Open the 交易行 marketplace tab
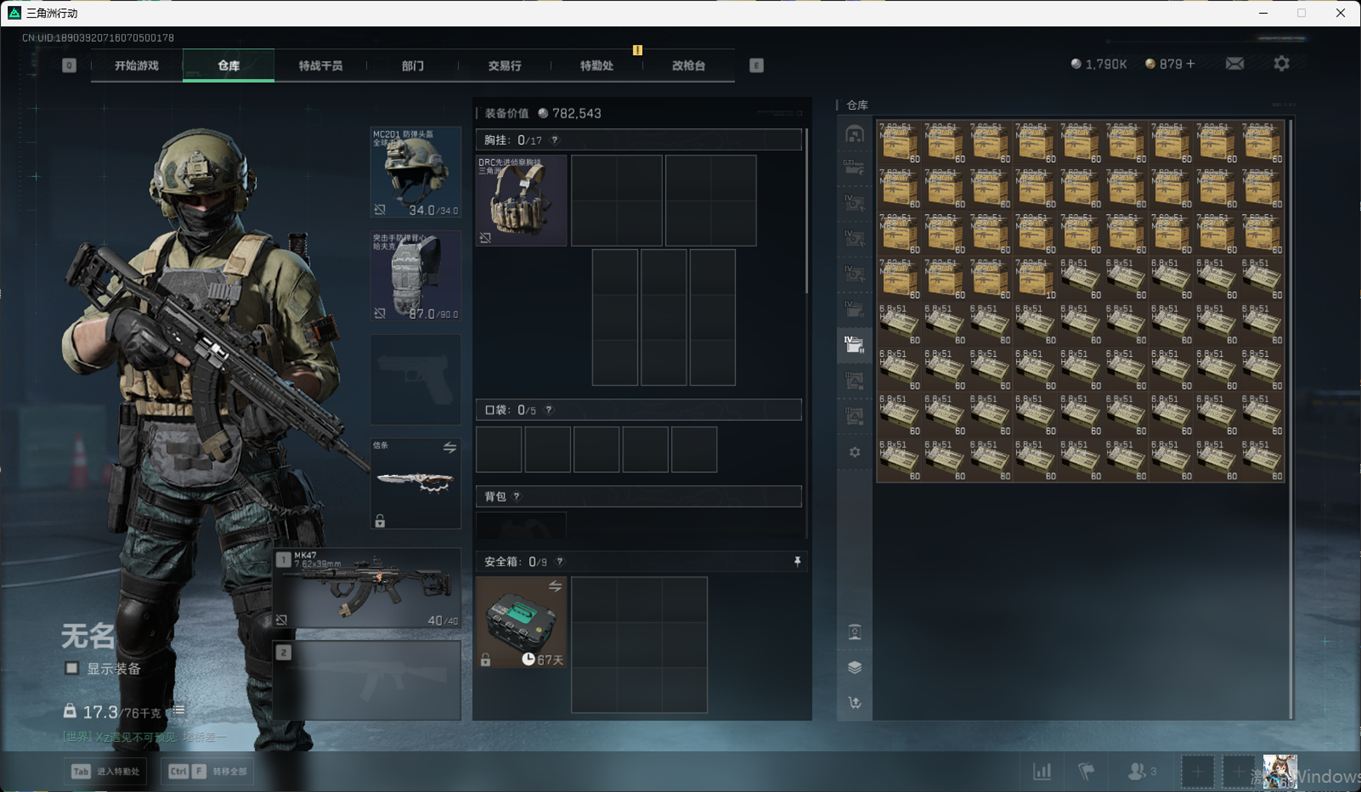 pyautogui.click(x=504, y=66)
